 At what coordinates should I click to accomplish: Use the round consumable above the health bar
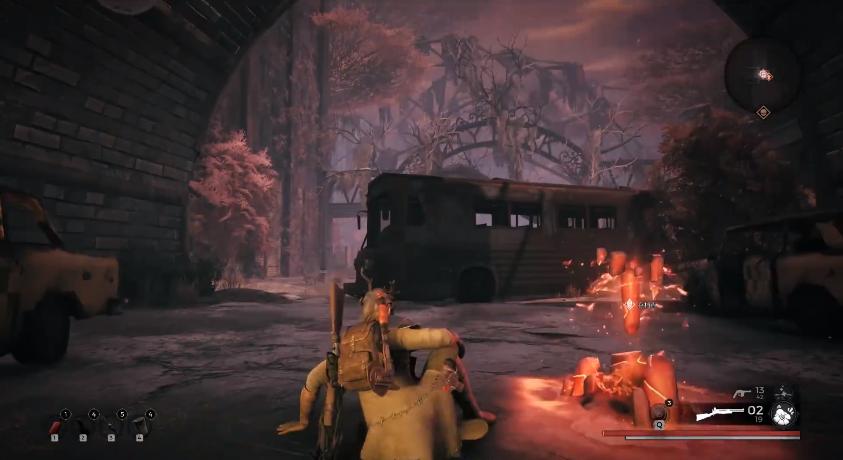pos(657,411)
